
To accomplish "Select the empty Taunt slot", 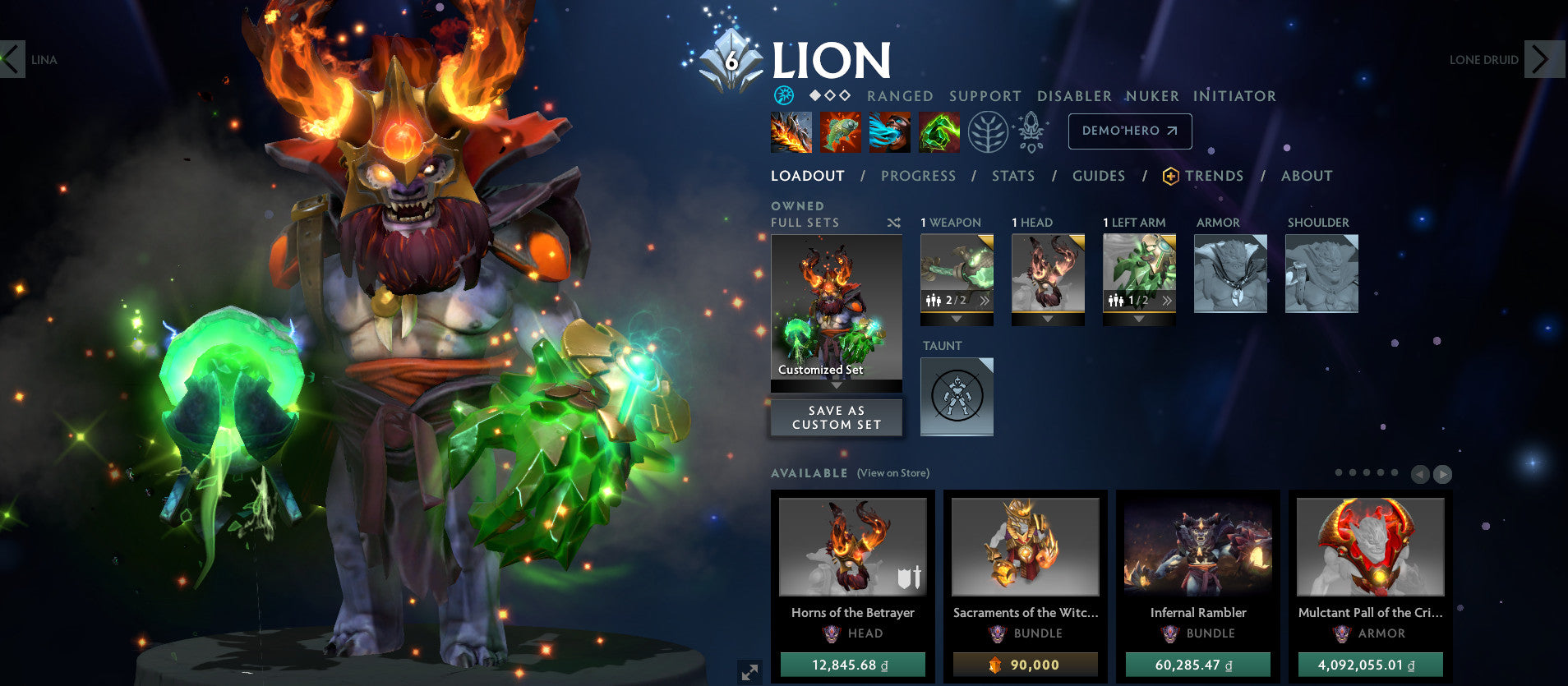I will pos(957,397).
